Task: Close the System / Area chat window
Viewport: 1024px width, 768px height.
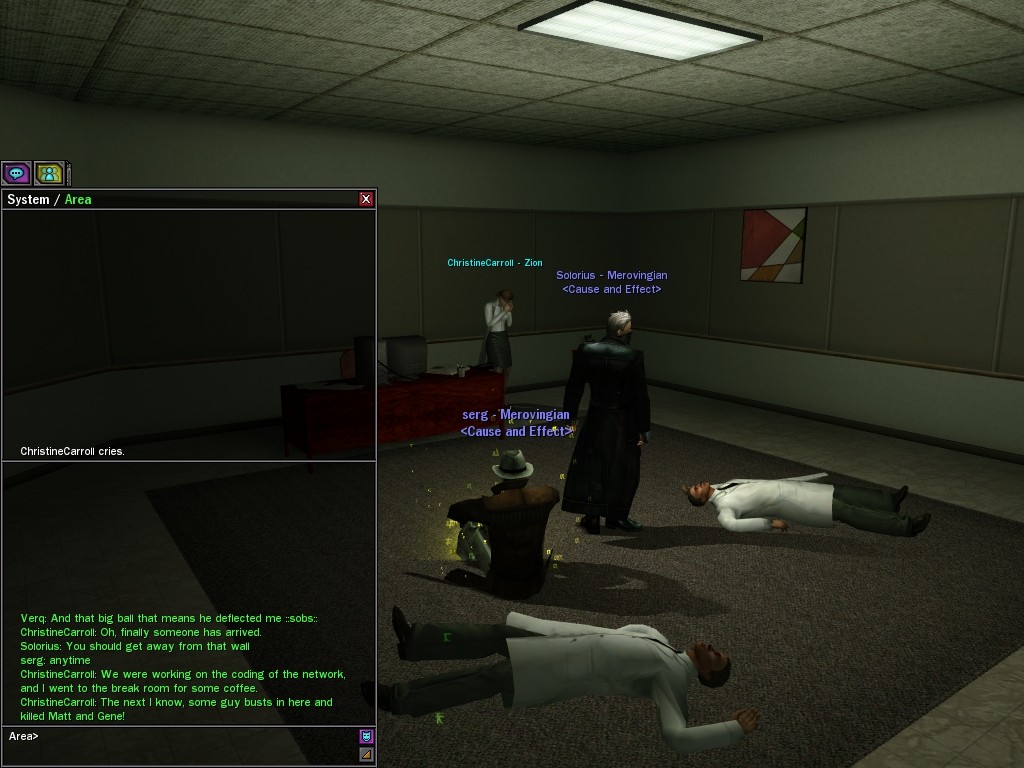Action: click(x=366, y=199)
